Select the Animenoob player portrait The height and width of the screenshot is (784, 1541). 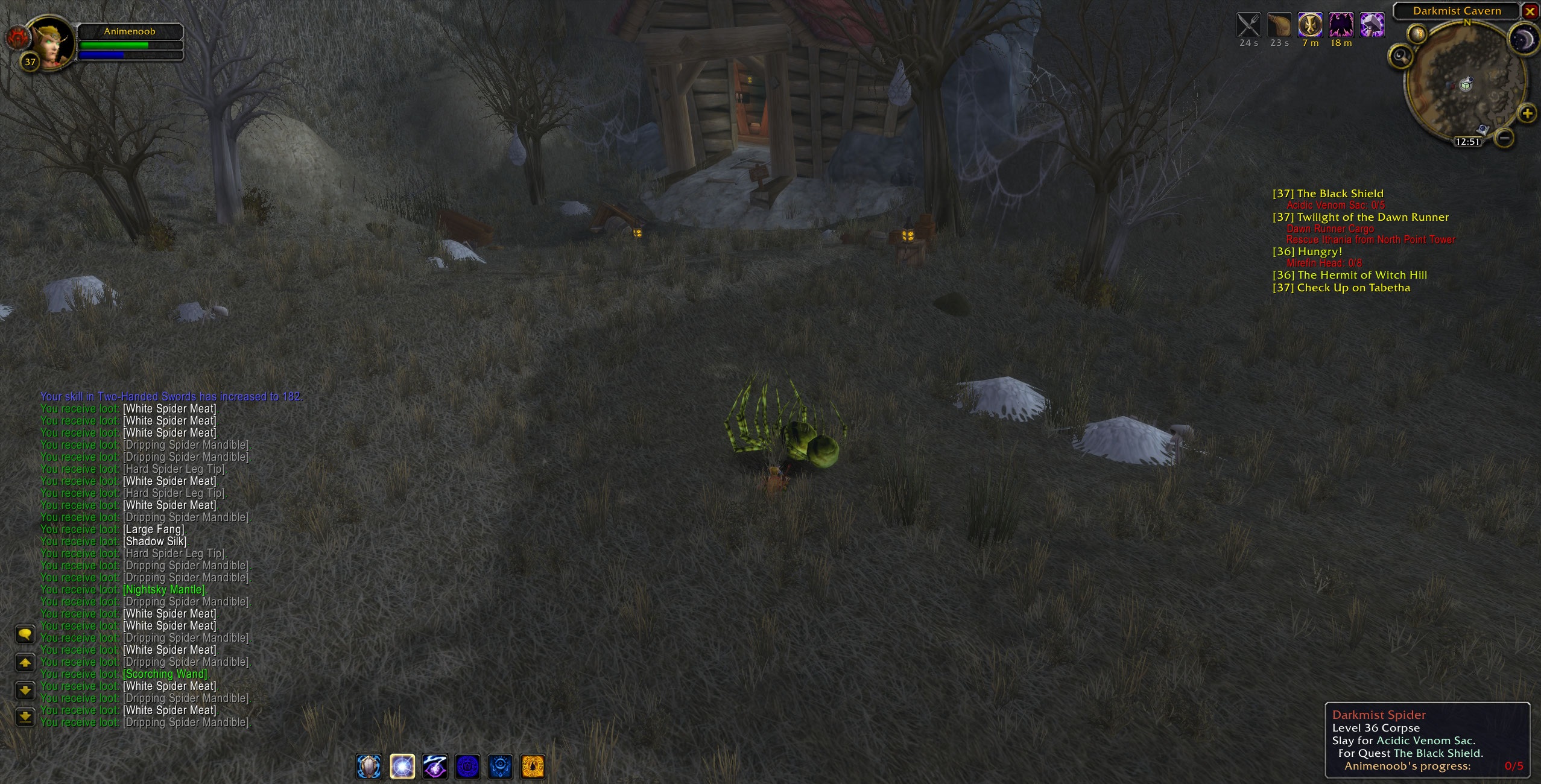[x=51, y=42]
